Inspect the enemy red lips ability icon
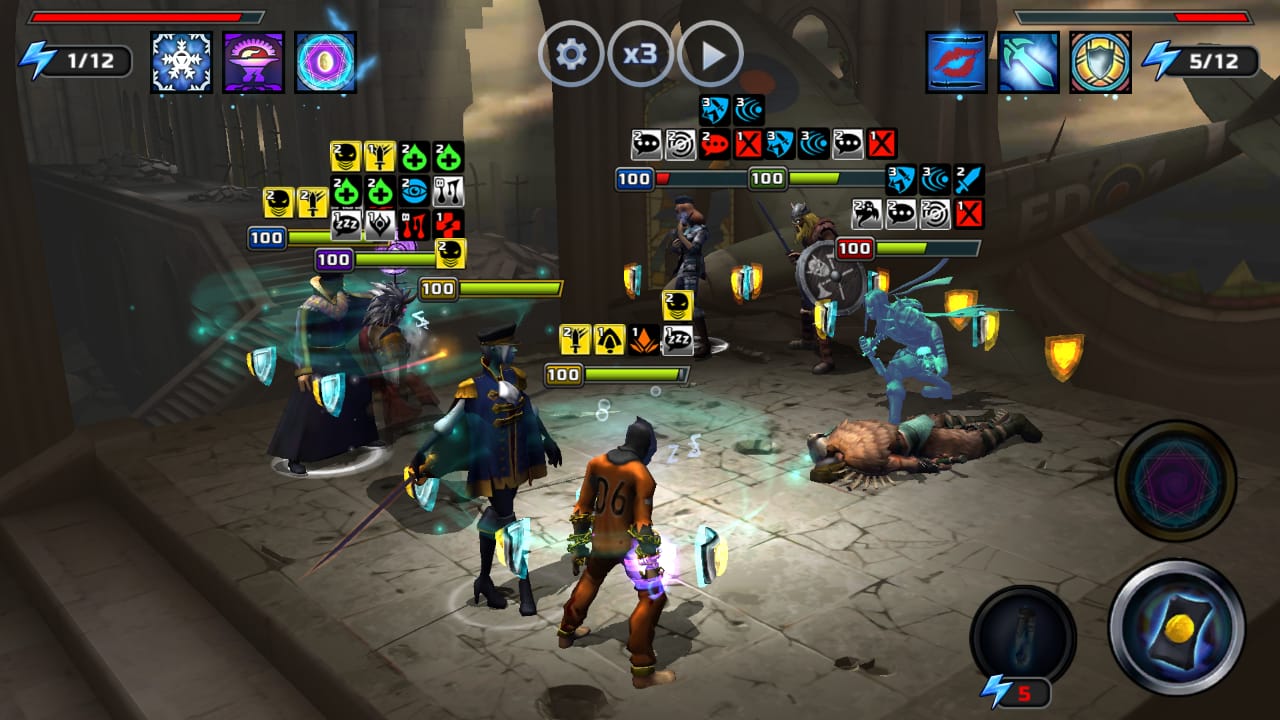Viewport: 1280px width, 720px height. 956,62
